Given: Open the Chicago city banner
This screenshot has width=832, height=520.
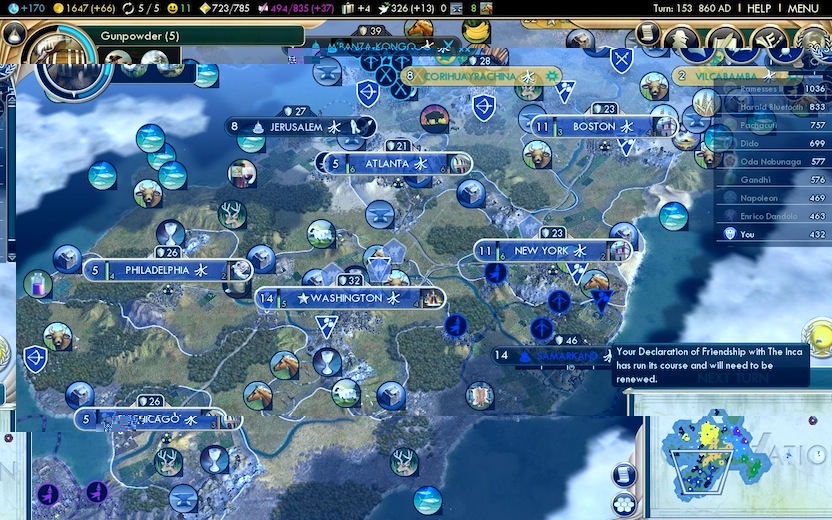Looking at the screenshot, I should click(150, 418).
